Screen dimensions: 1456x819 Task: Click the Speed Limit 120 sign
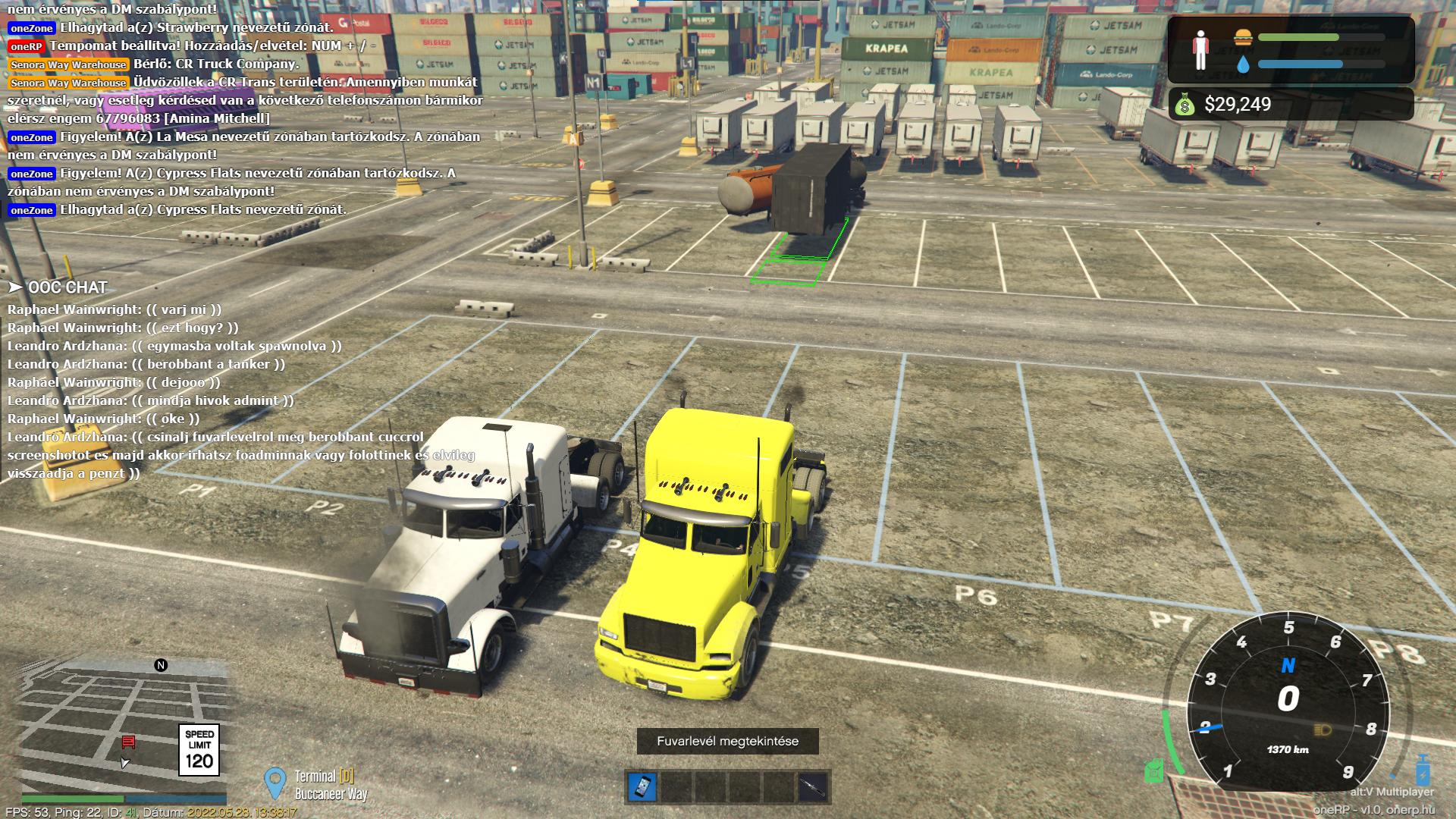199,750
